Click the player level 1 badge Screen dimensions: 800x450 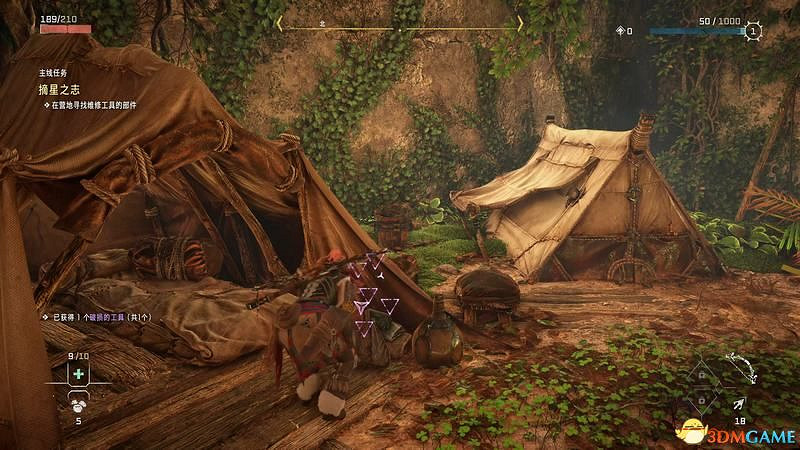tap(754, 32)
